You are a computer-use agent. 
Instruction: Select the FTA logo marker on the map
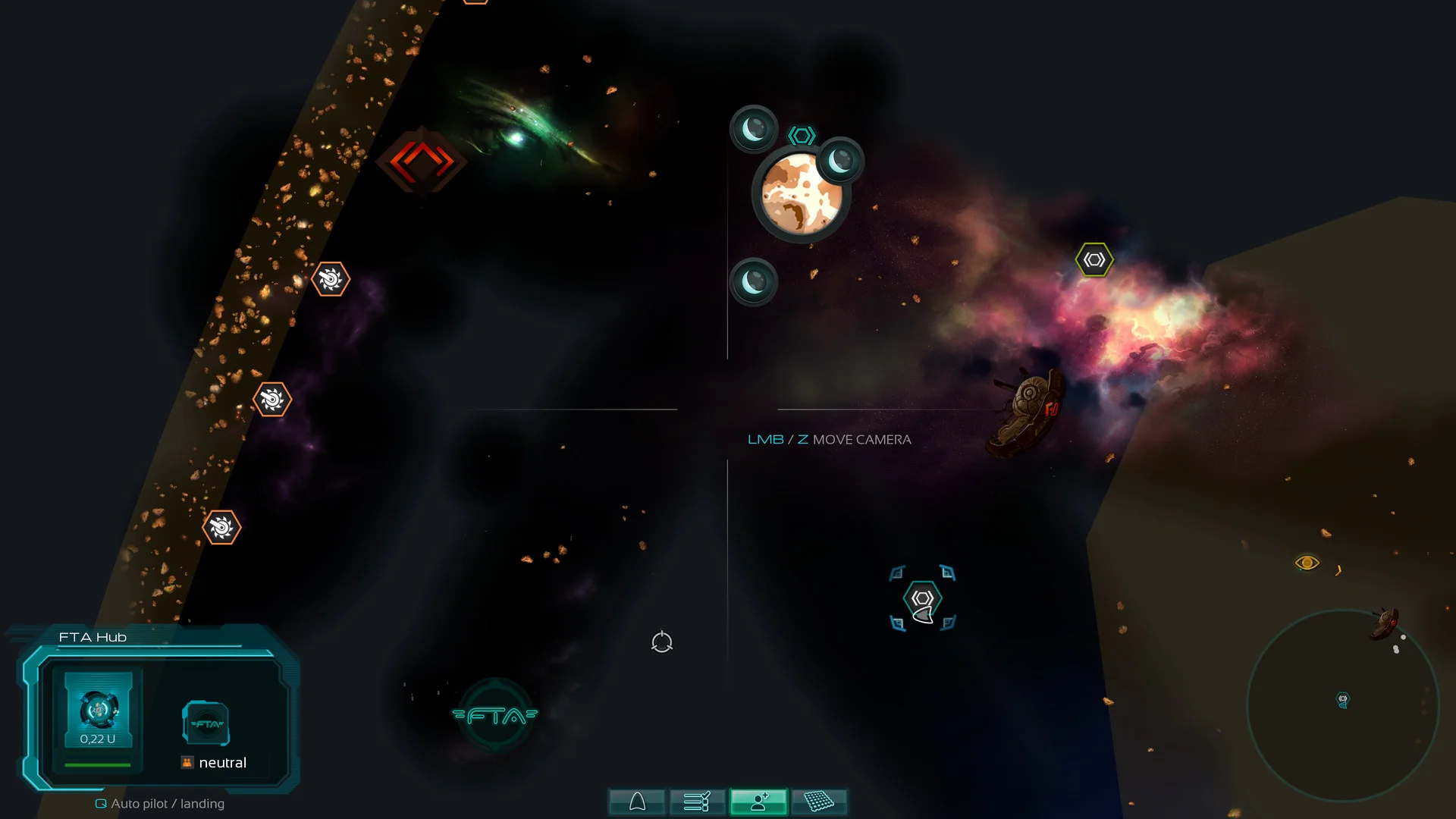point(495,715)
